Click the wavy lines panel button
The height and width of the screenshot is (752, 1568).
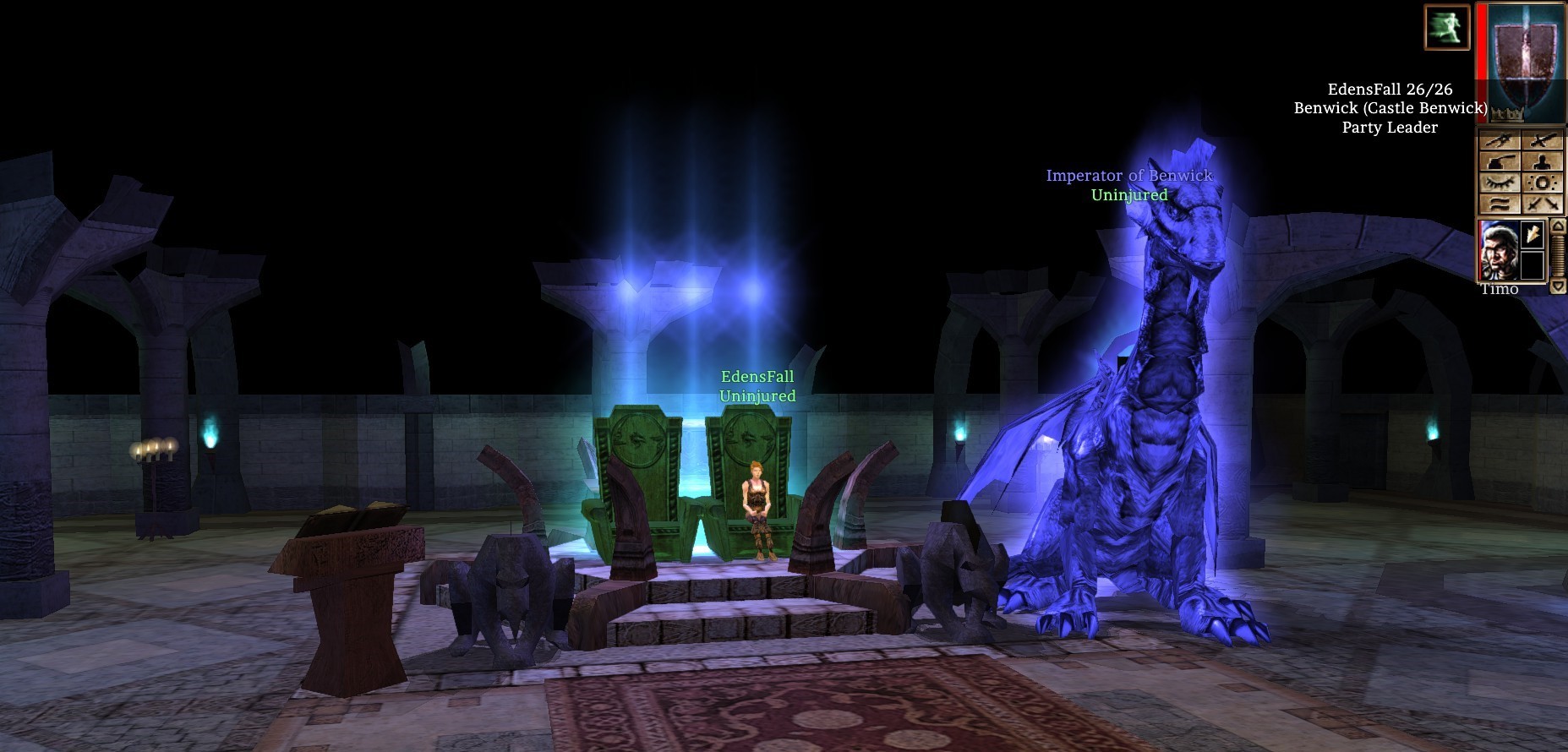[x=1499, y=204]
